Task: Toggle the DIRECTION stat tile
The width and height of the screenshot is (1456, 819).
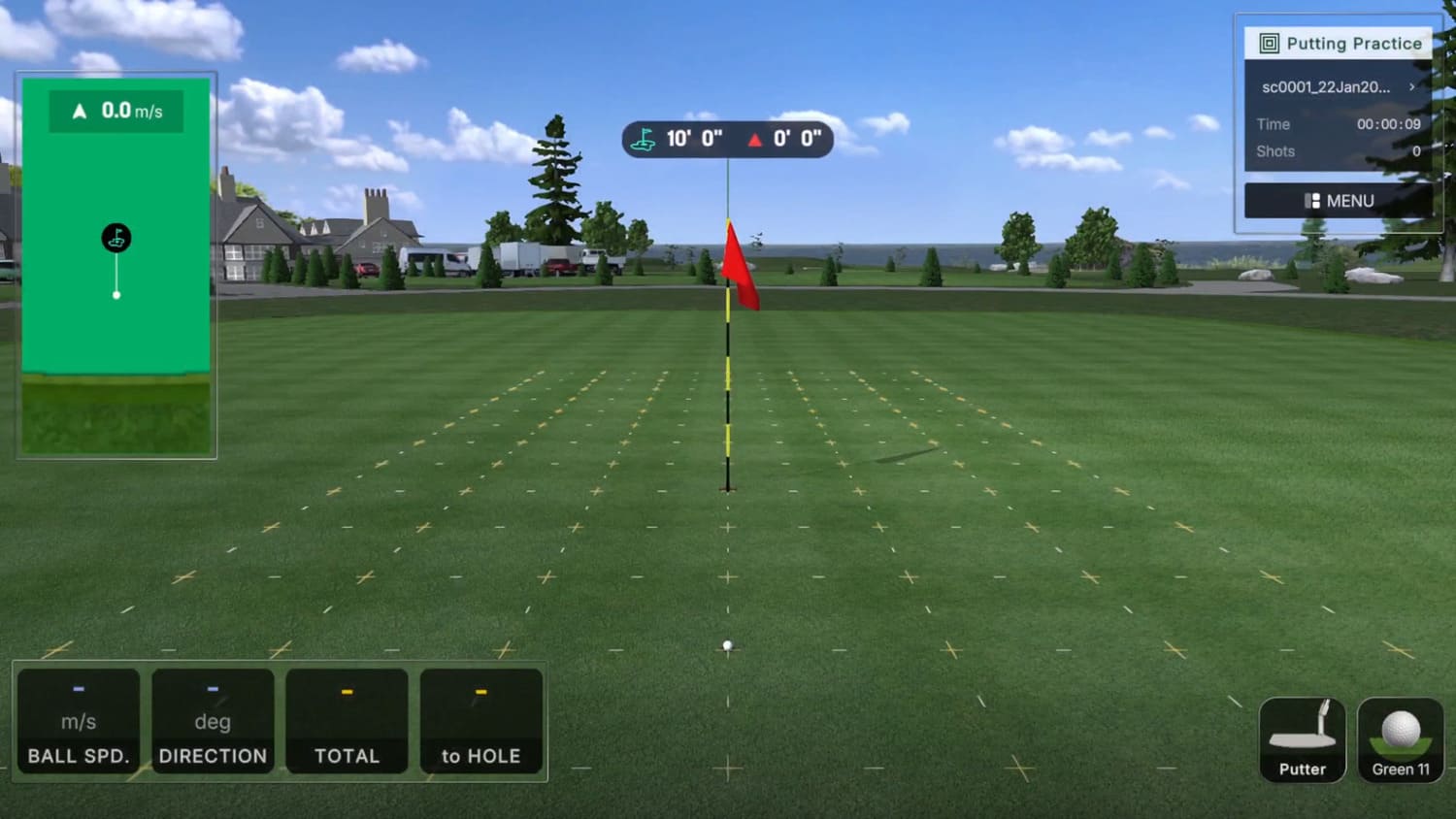Action: click(x=213, y=721)
